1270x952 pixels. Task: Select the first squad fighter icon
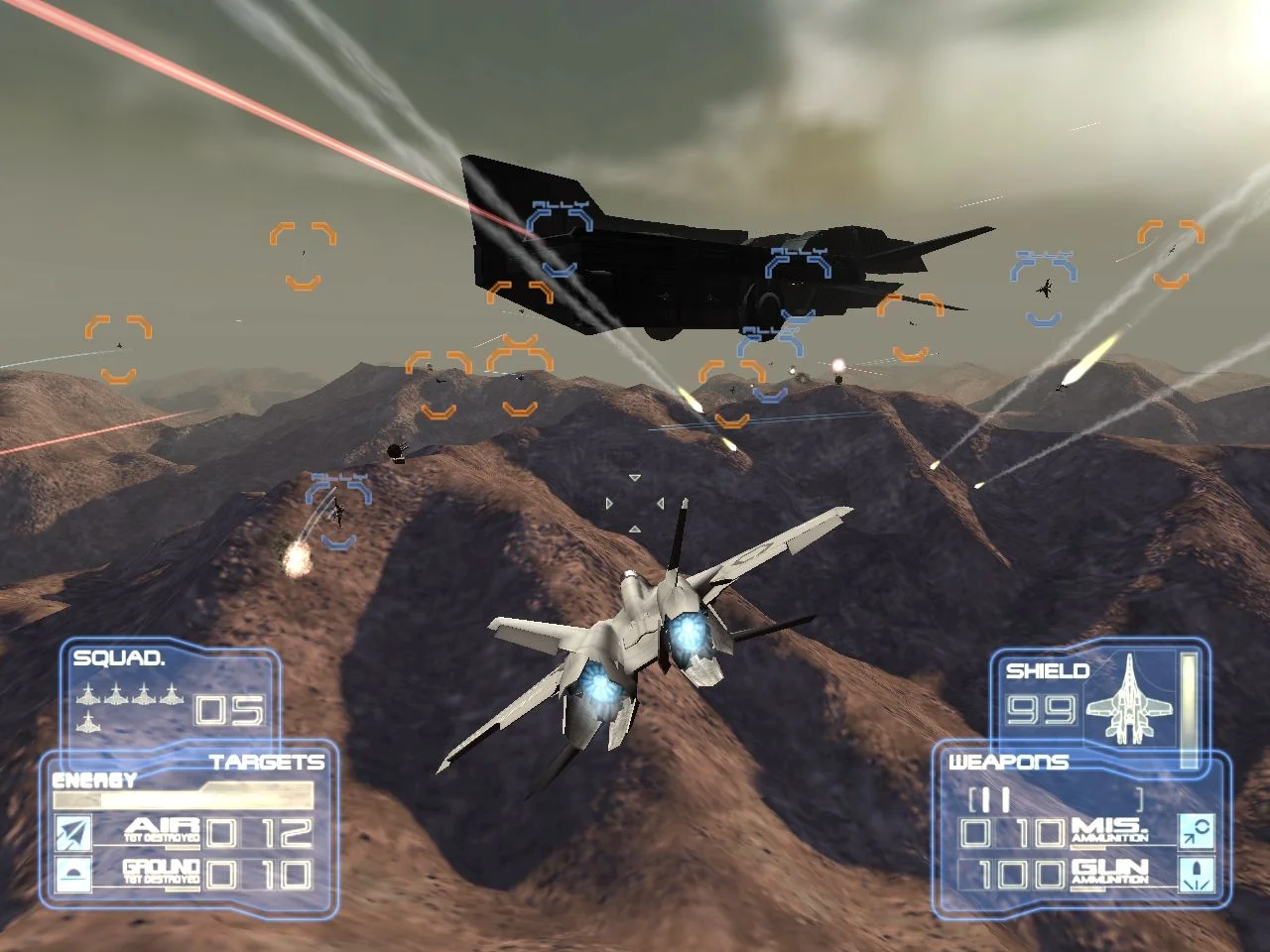tap(87, 693)
